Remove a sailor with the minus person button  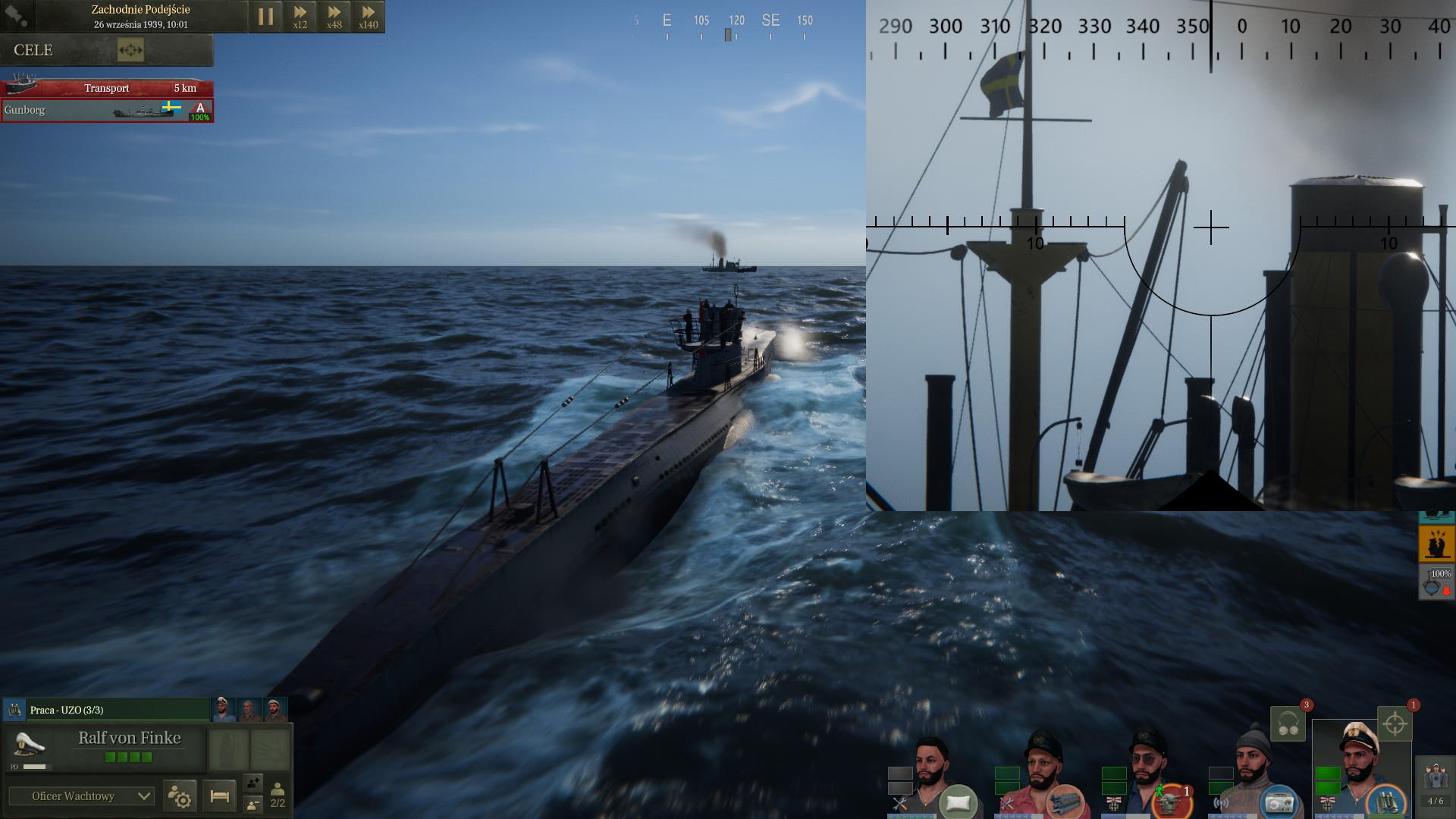click(x=253, y=805)
